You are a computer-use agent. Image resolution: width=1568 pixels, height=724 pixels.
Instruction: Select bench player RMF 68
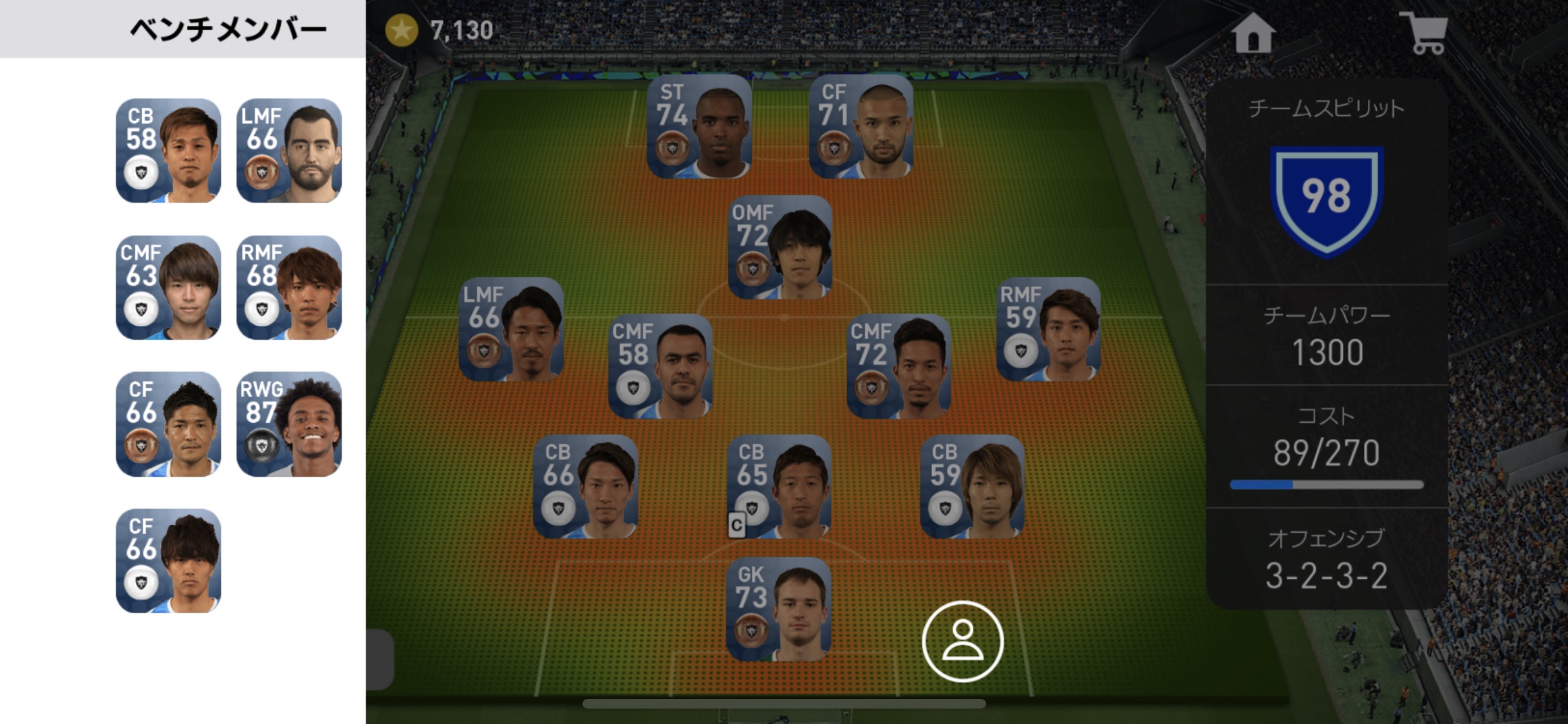click(289, 288)
